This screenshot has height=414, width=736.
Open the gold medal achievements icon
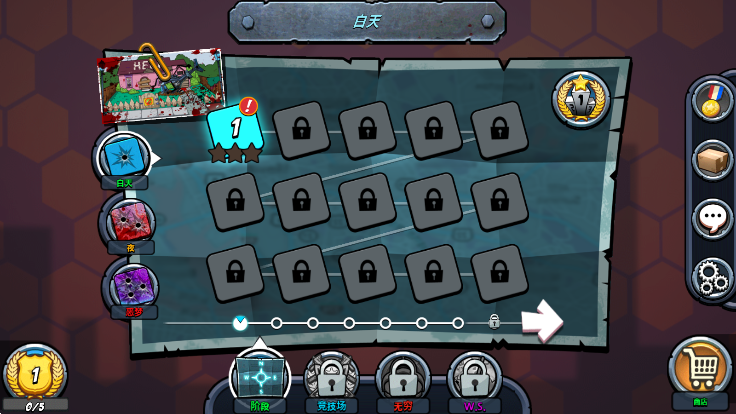point(712,101)
